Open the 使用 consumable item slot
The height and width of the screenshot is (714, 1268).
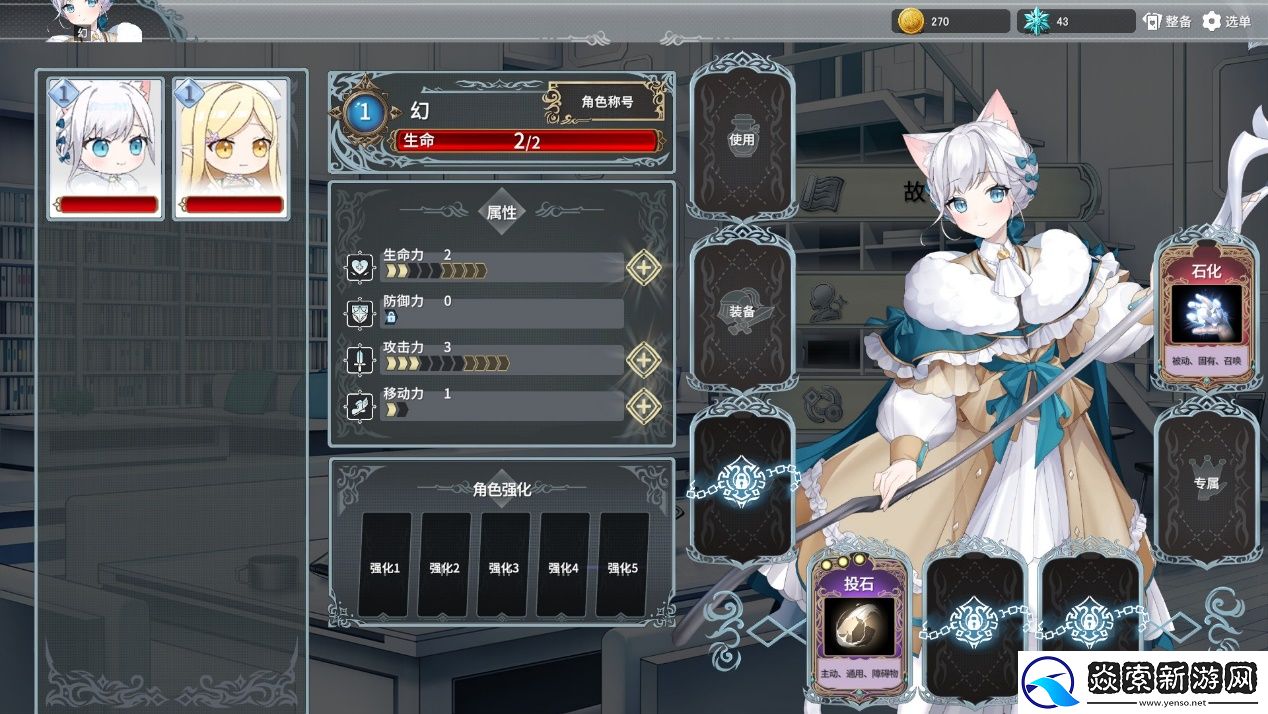click(x=741, y=141)
